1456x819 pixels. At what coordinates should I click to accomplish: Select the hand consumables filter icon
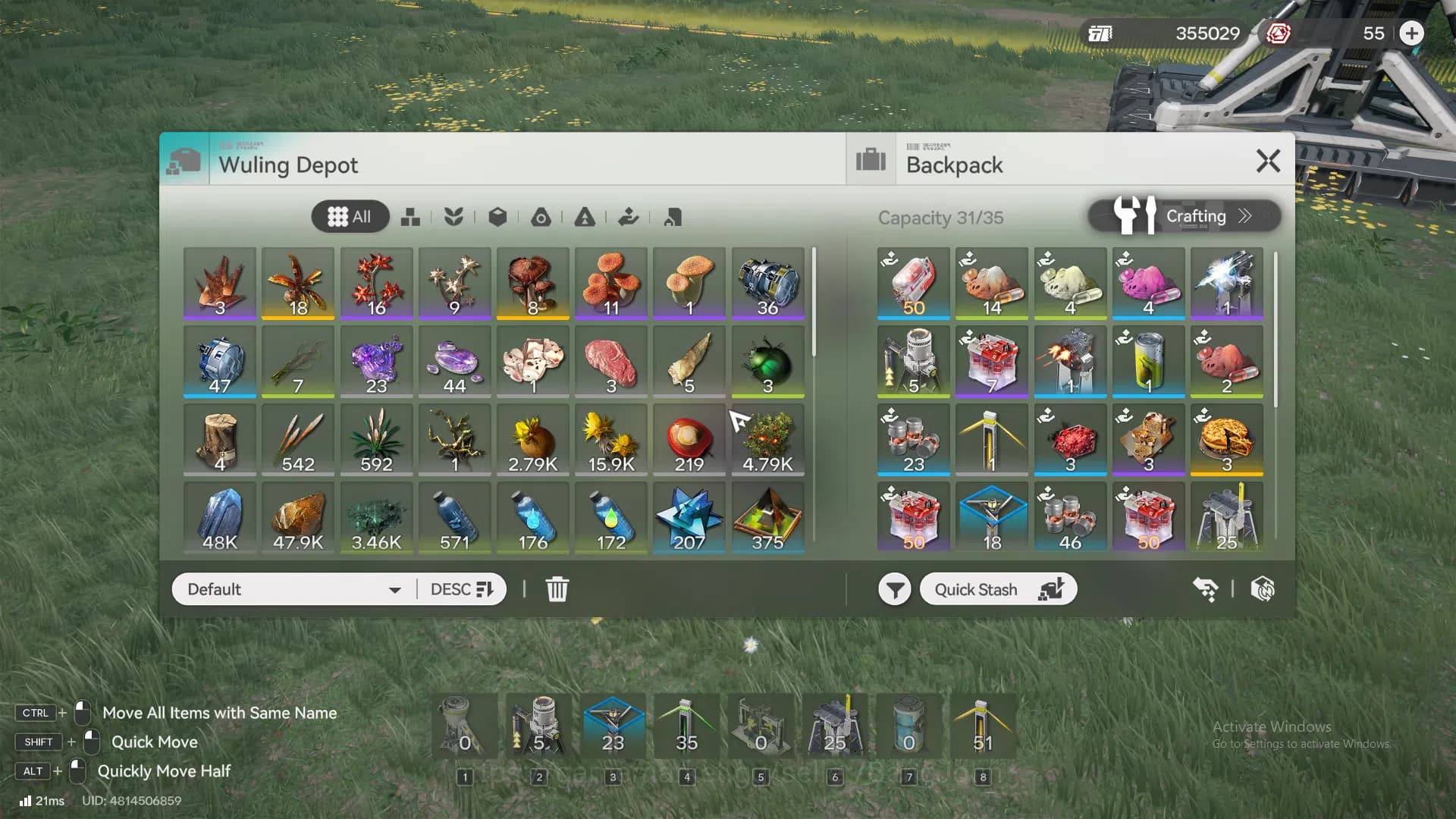(x=627, y=218)
